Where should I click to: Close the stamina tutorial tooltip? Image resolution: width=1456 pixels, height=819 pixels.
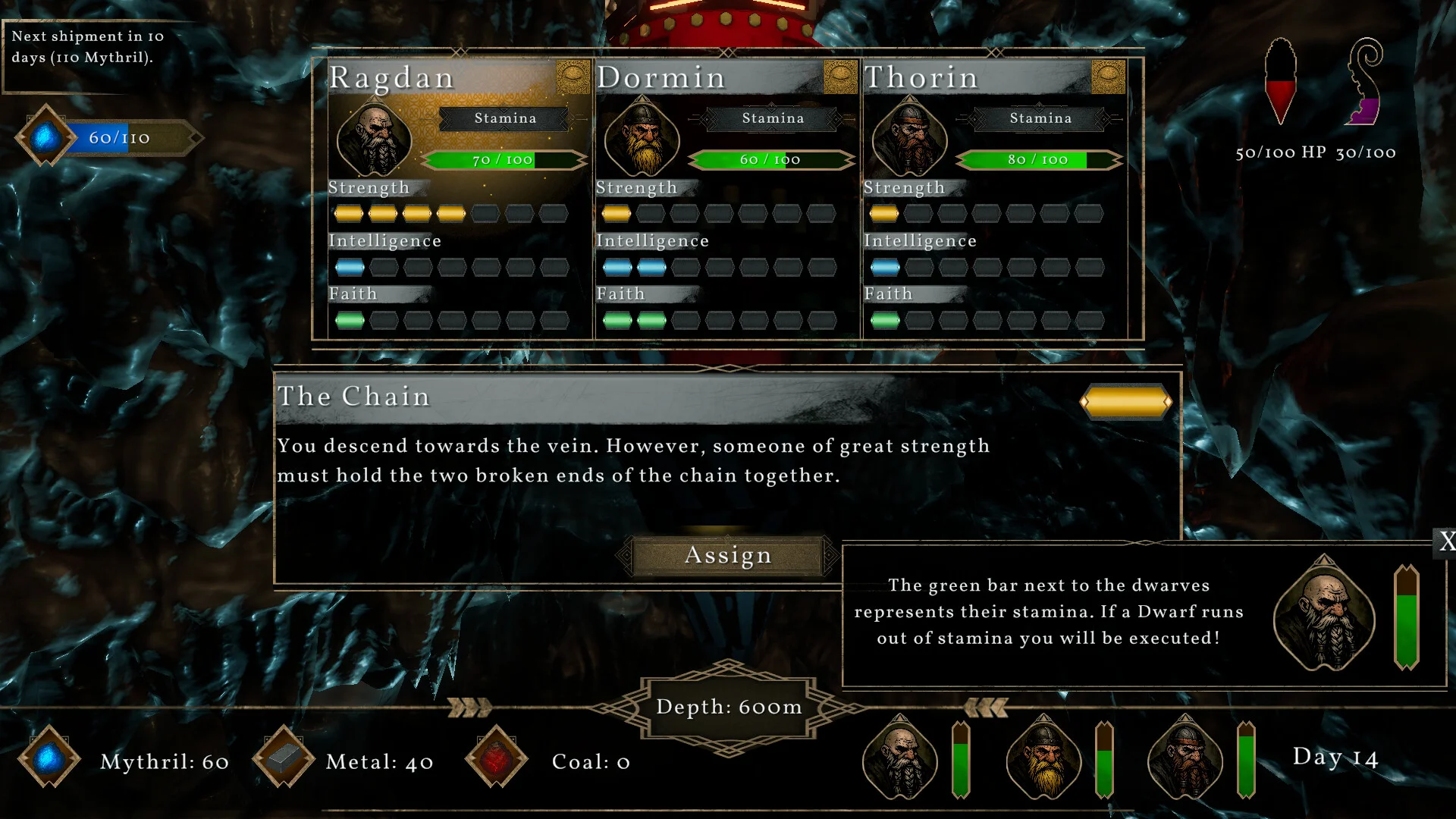(1446, 541)
